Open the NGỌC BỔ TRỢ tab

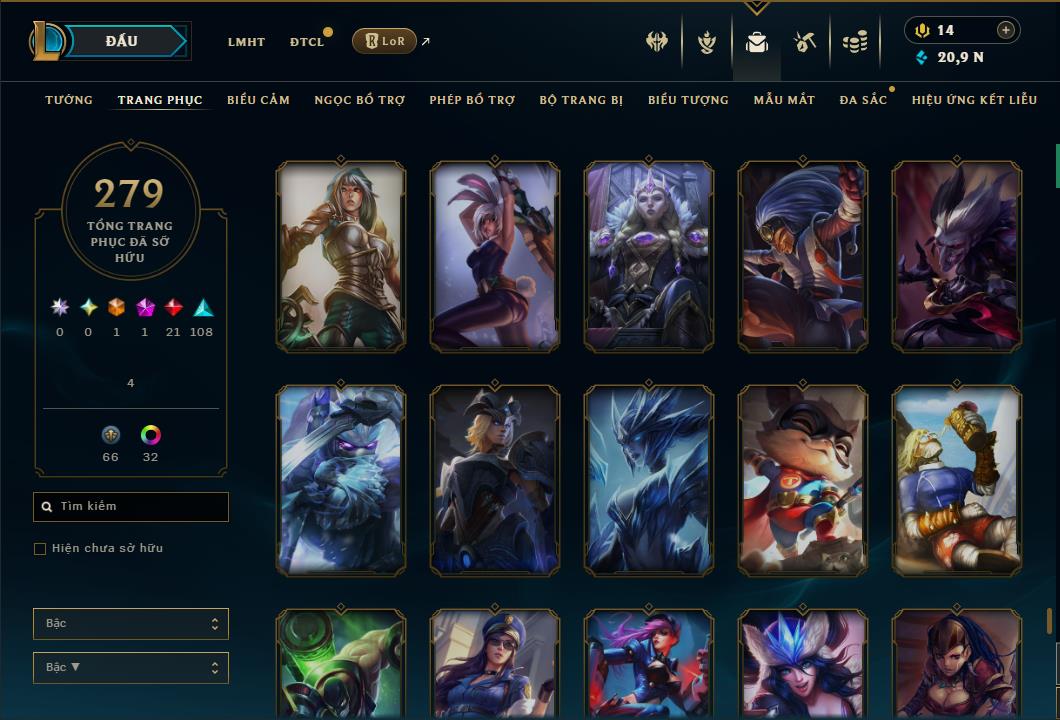360,100
